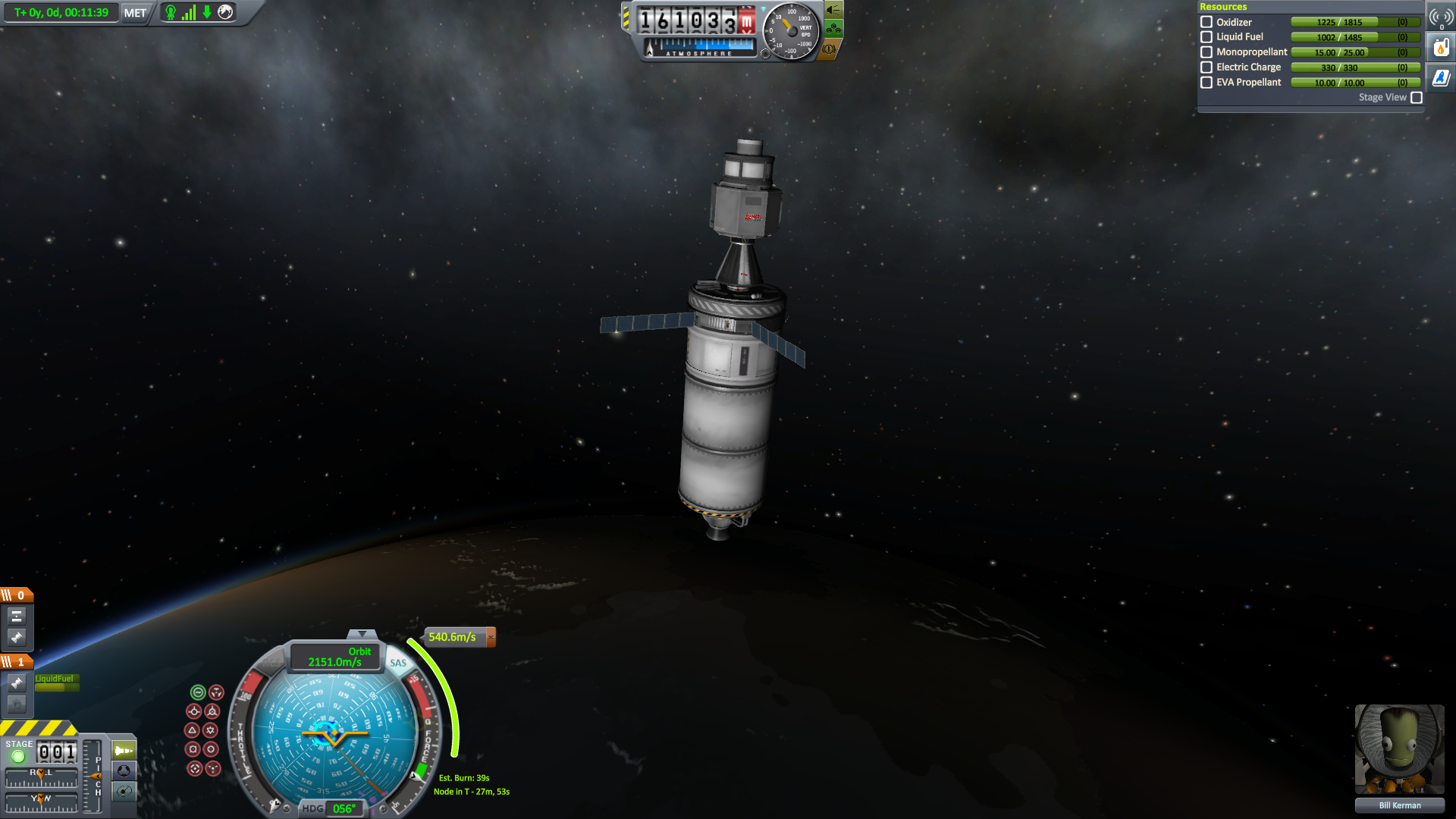Toggle the RCS indicator on the navball
1456x819 pixels.
point(271,663)
